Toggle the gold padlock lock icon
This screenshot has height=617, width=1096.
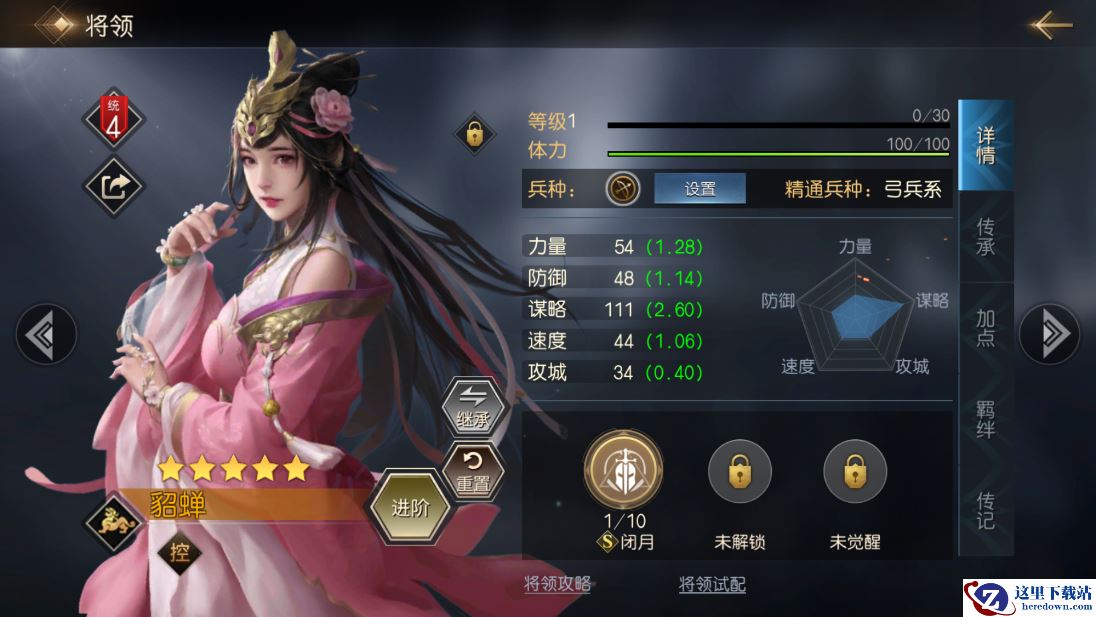click(x=474, y=133)
